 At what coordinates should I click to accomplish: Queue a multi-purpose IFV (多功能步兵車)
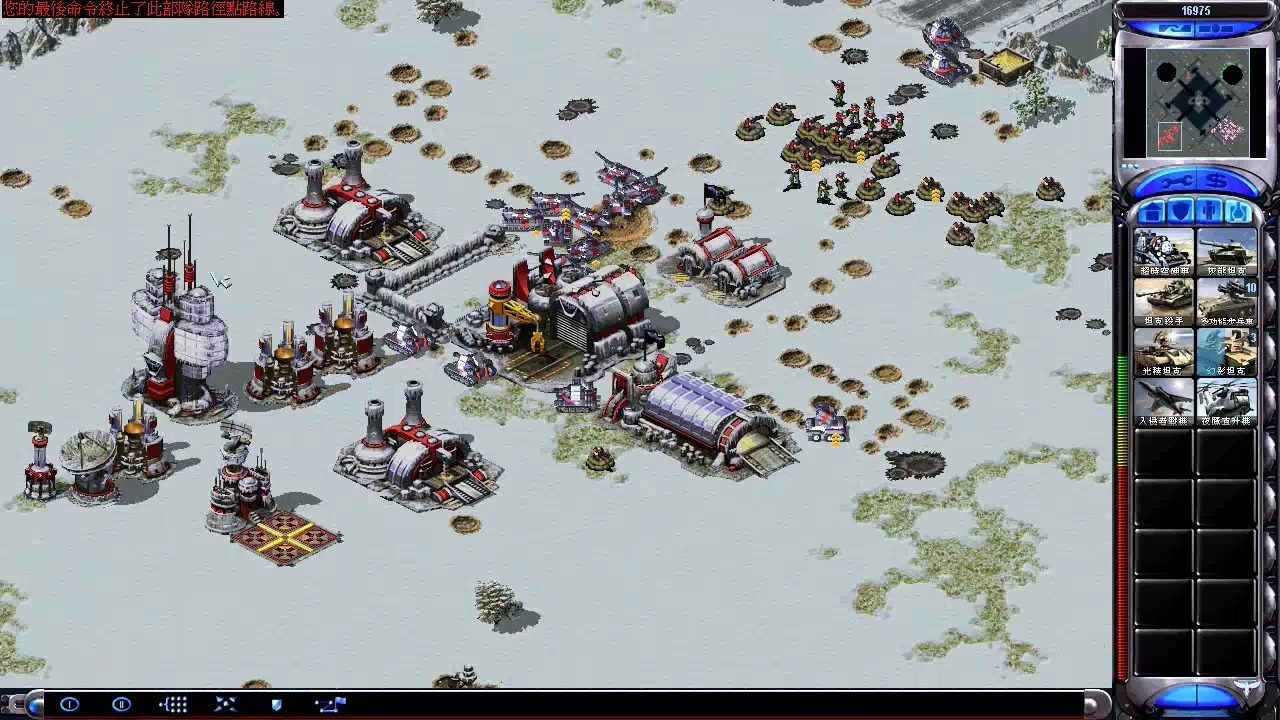point(1227,303)
